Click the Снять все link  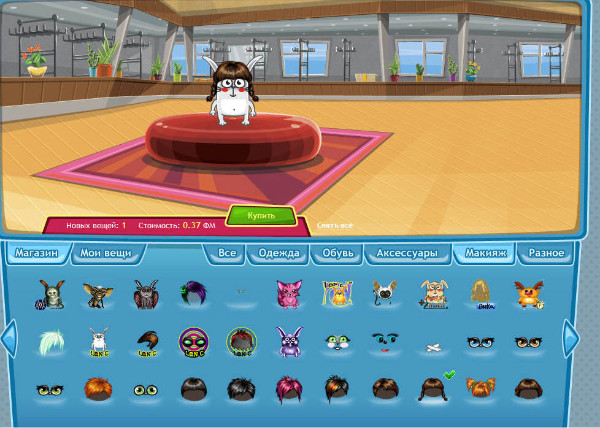point(335,226)
